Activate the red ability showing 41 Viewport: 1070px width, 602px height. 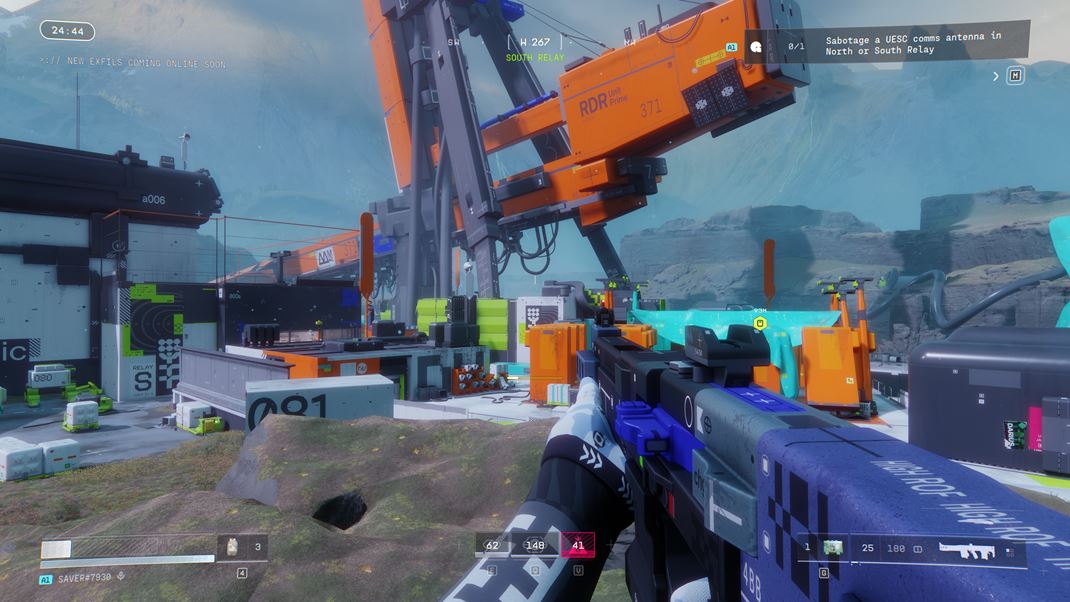pos(578,546)
